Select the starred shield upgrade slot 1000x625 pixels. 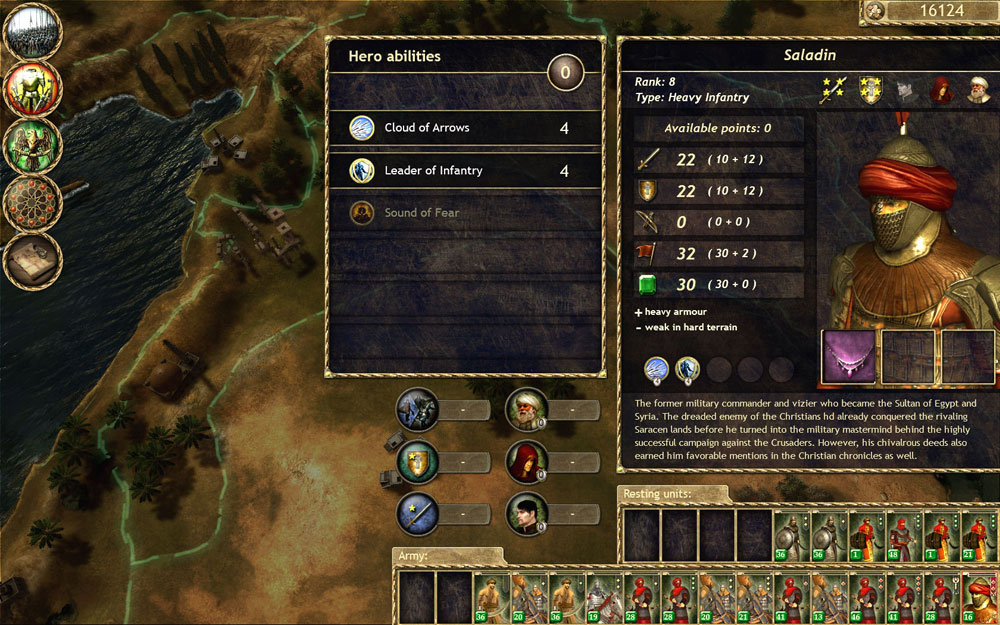(x=418, y=462)
